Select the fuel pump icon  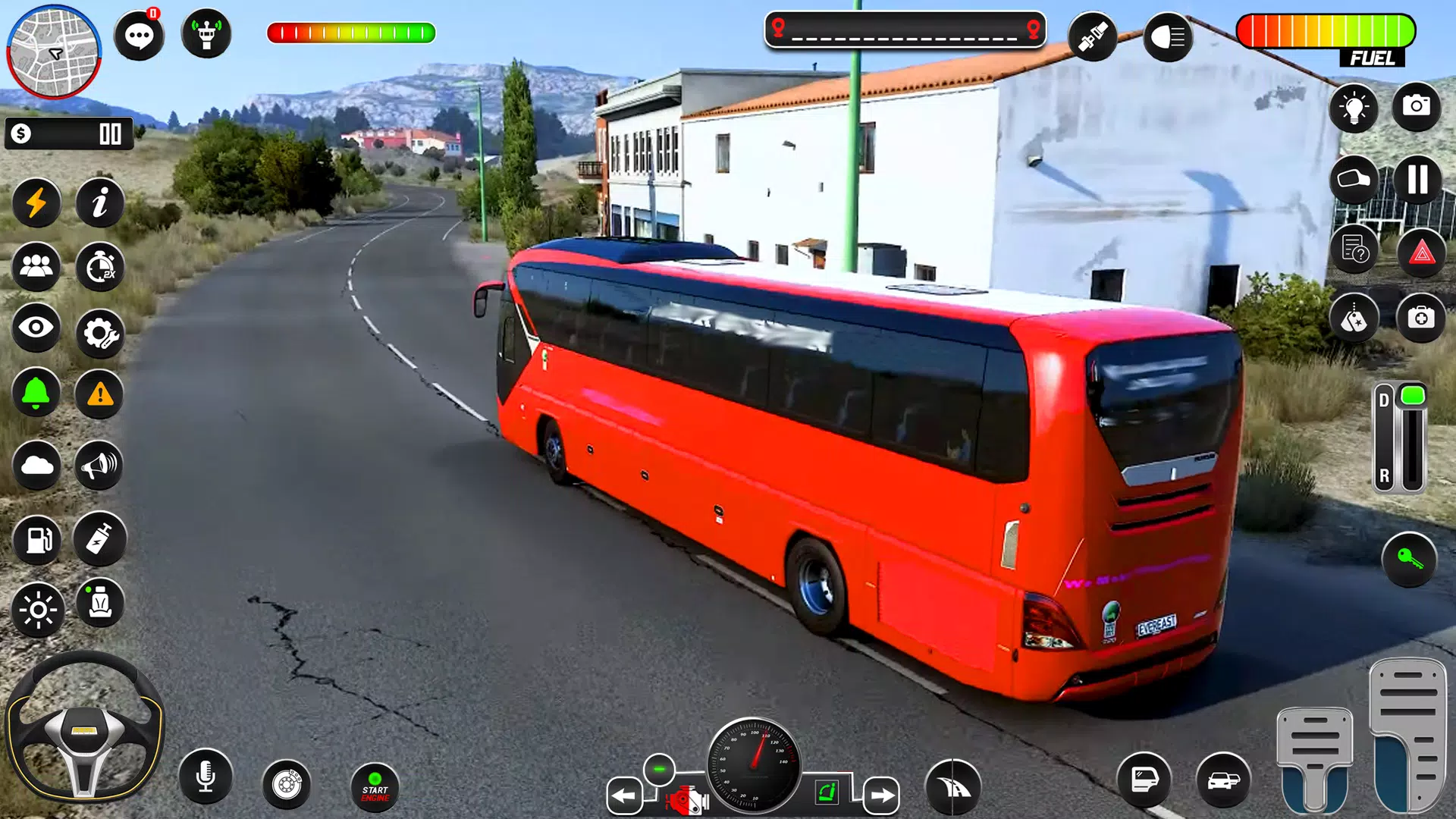click(x=37, y=540)
